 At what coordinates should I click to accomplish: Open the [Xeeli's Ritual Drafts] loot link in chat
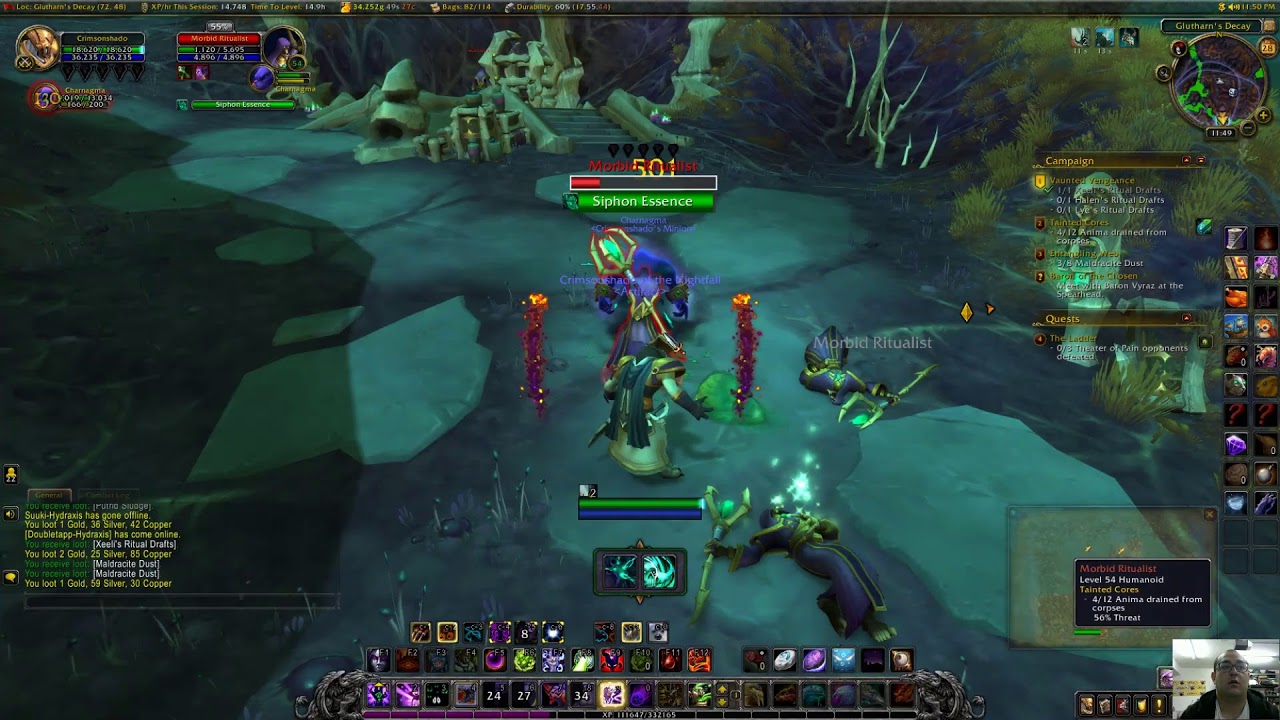click(x=133, y=544)
